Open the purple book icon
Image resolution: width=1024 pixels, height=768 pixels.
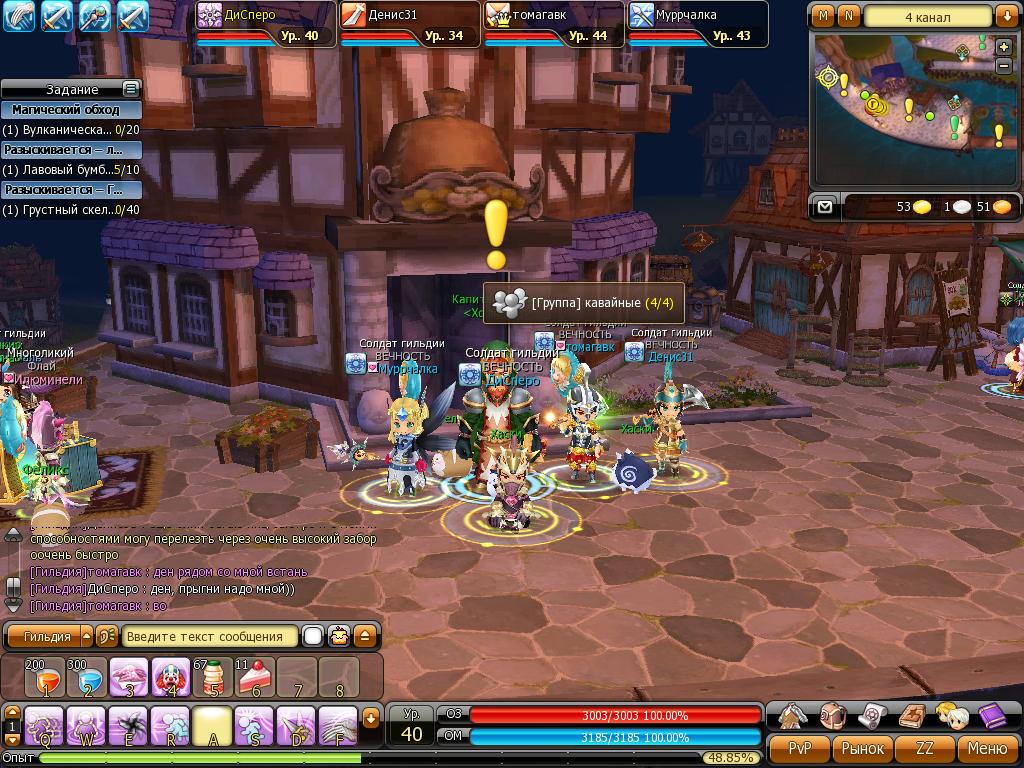pyautogui.click(x=991, y=715)
